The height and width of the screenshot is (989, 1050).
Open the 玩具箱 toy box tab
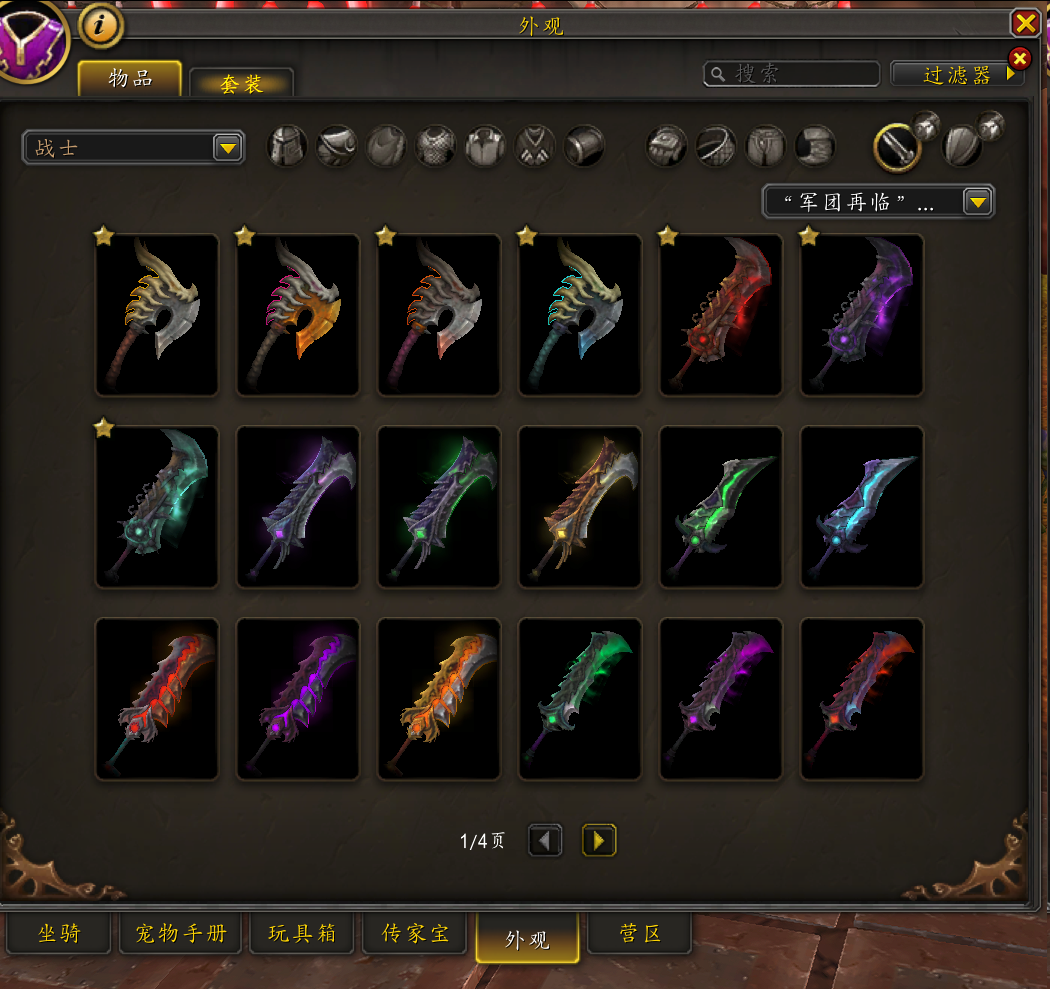(302, 935)
